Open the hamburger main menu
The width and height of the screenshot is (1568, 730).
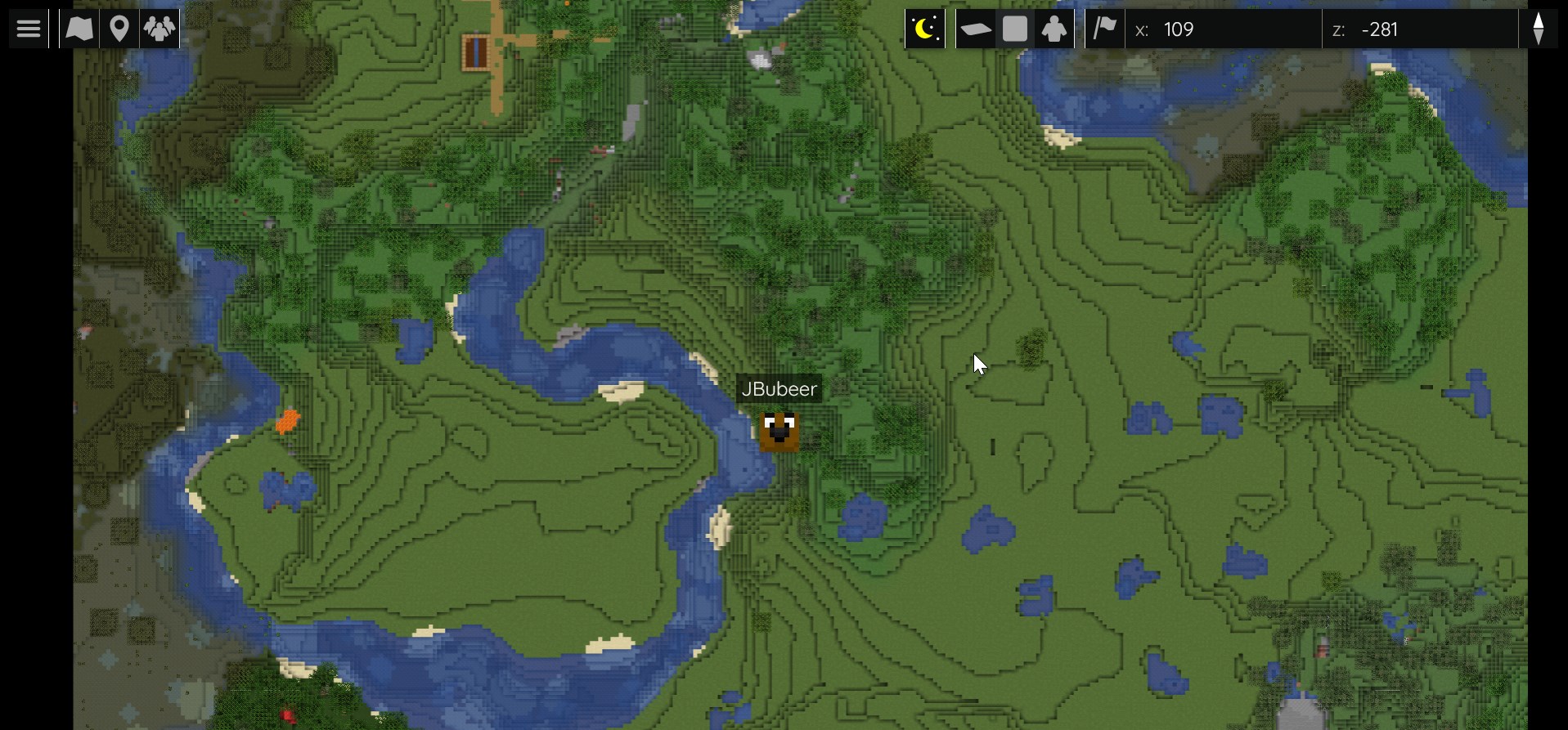pos(29,29)
